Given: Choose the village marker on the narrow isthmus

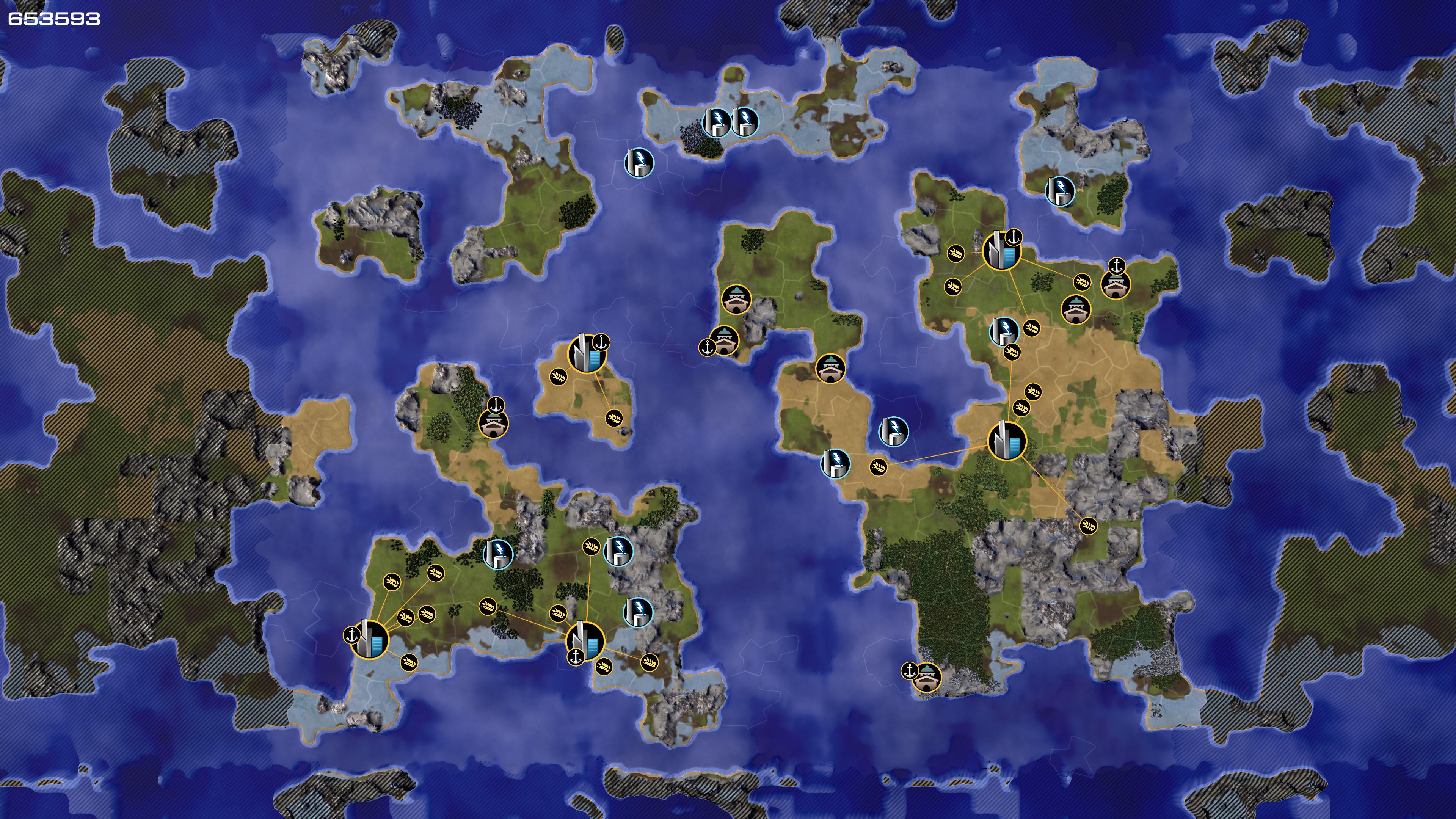Looking at the screenshot, I should click(830, 369).
